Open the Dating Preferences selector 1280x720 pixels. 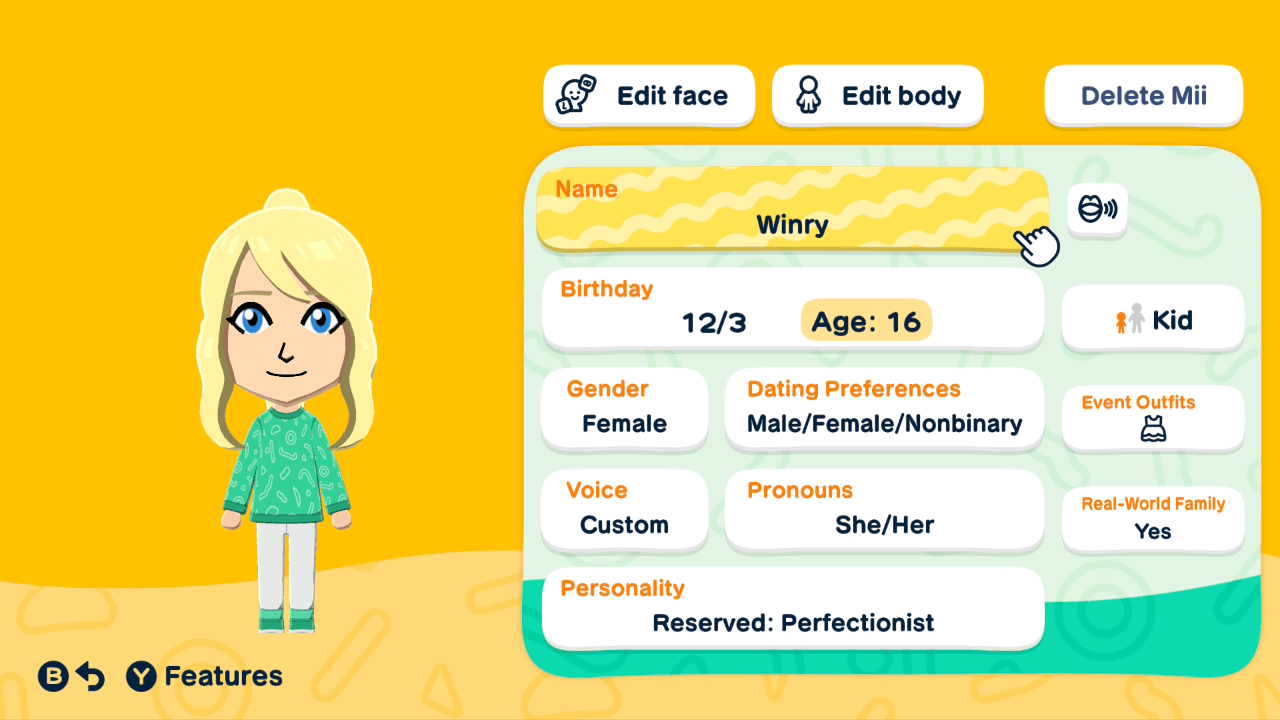point(884,410)
